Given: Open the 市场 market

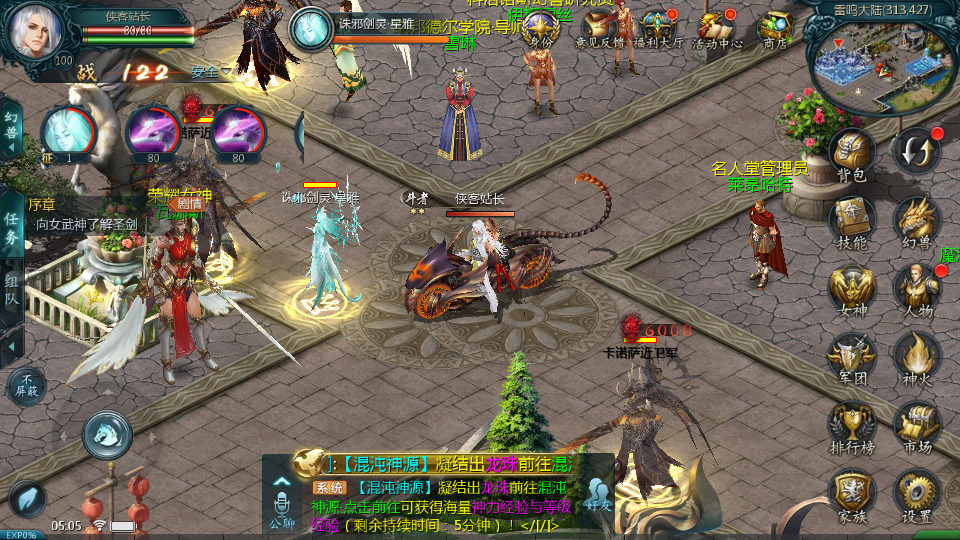Looking at the screenshot, I should coord(917,426).
